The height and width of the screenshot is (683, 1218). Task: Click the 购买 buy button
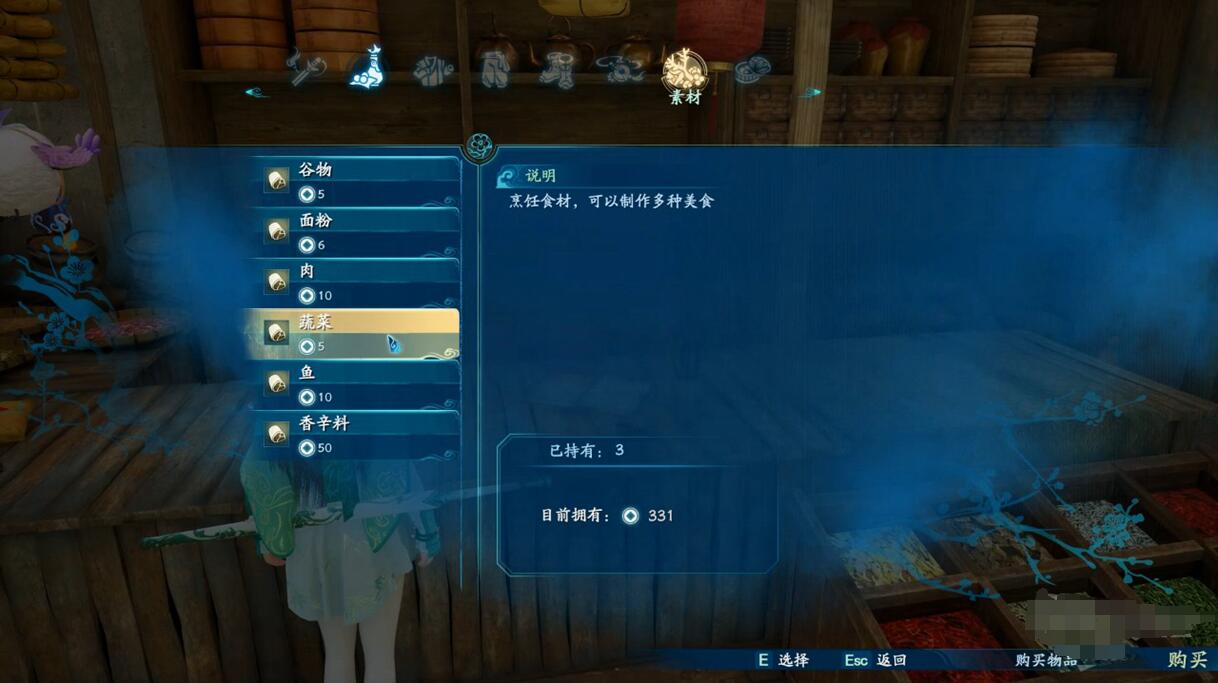tap(1187, 660)
